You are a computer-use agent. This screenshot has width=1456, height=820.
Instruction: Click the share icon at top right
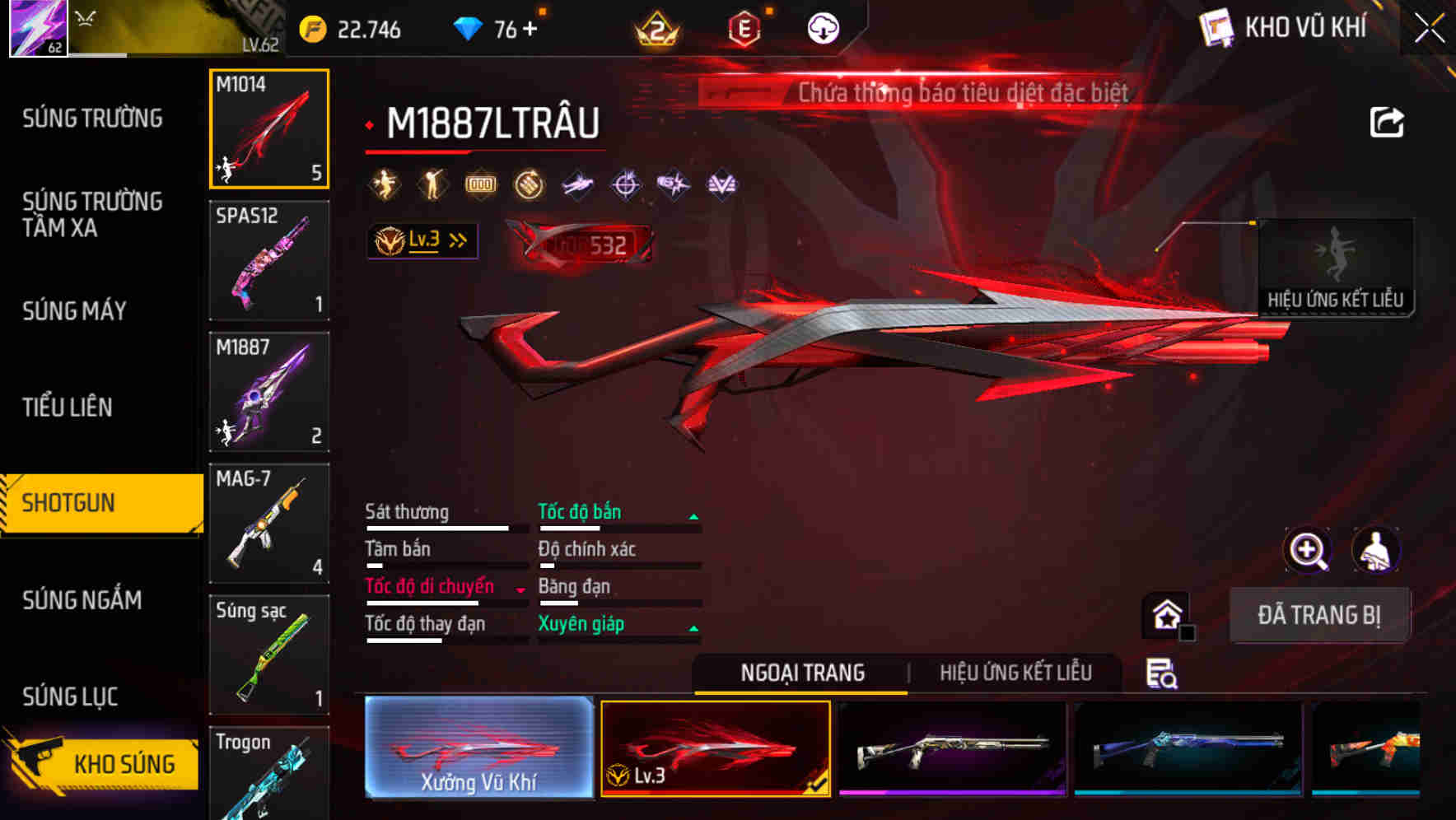(x=1386, y=121)
